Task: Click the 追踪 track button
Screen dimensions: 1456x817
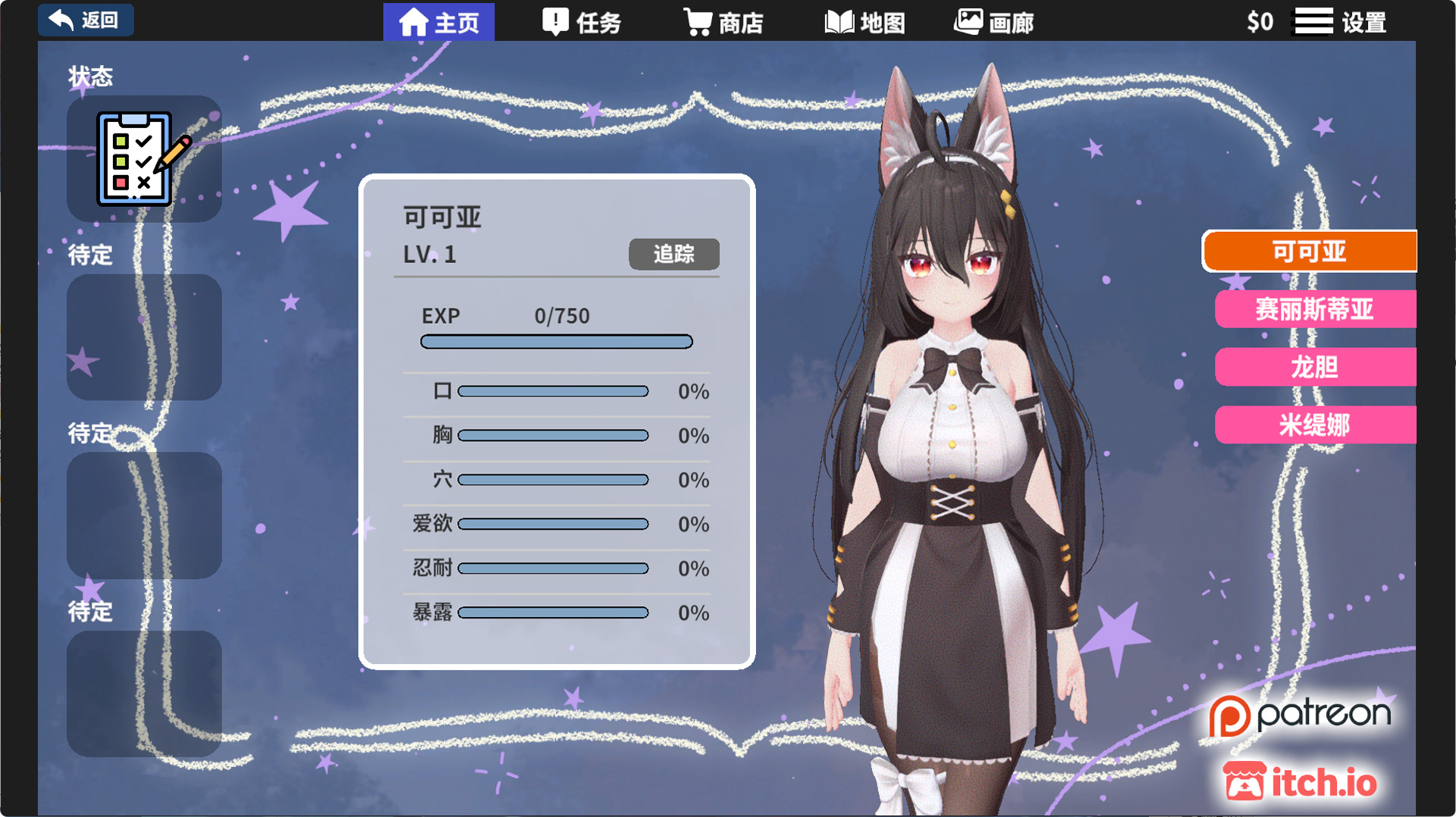Action: [x=673, y=254]
